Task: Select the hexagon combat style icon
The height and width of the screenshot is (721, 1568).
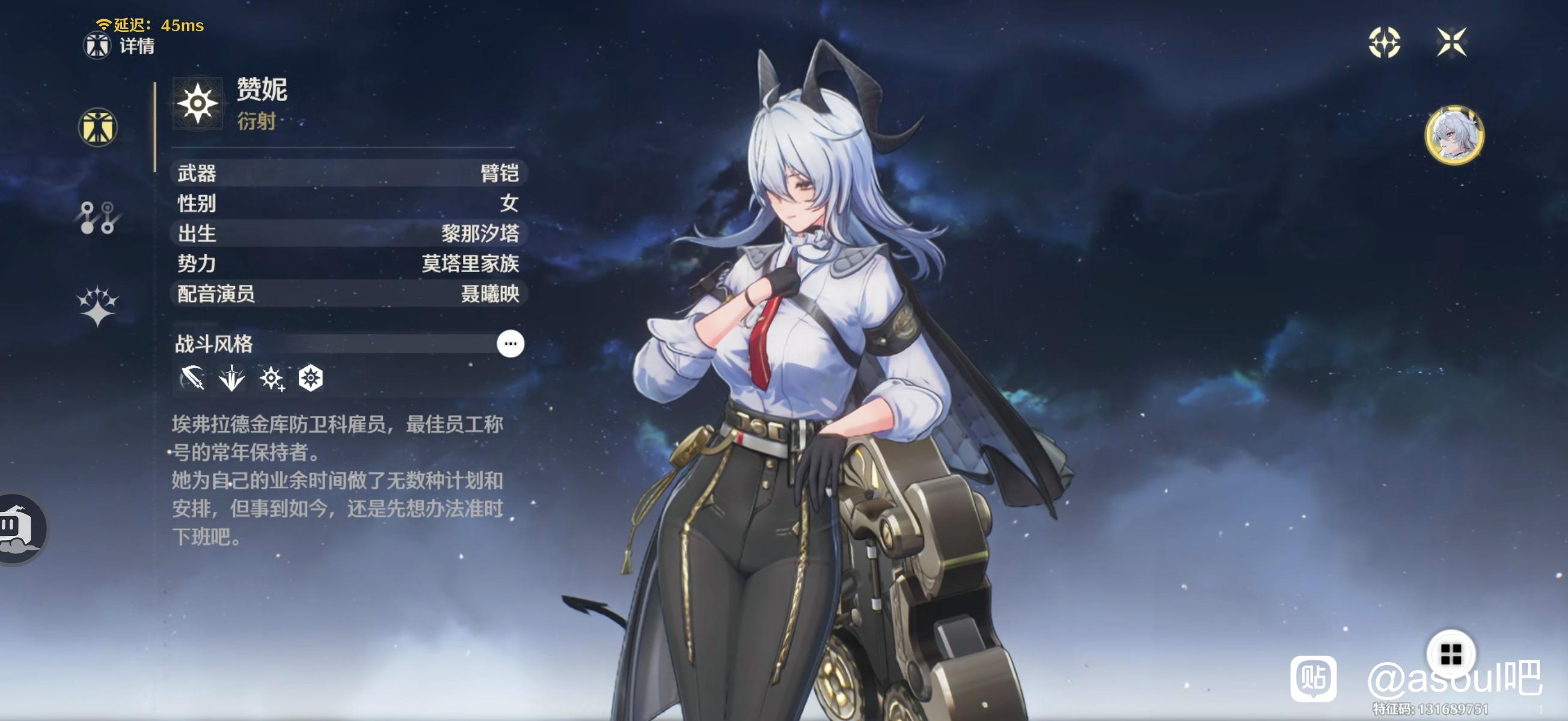Action: (x=310, y=378)
